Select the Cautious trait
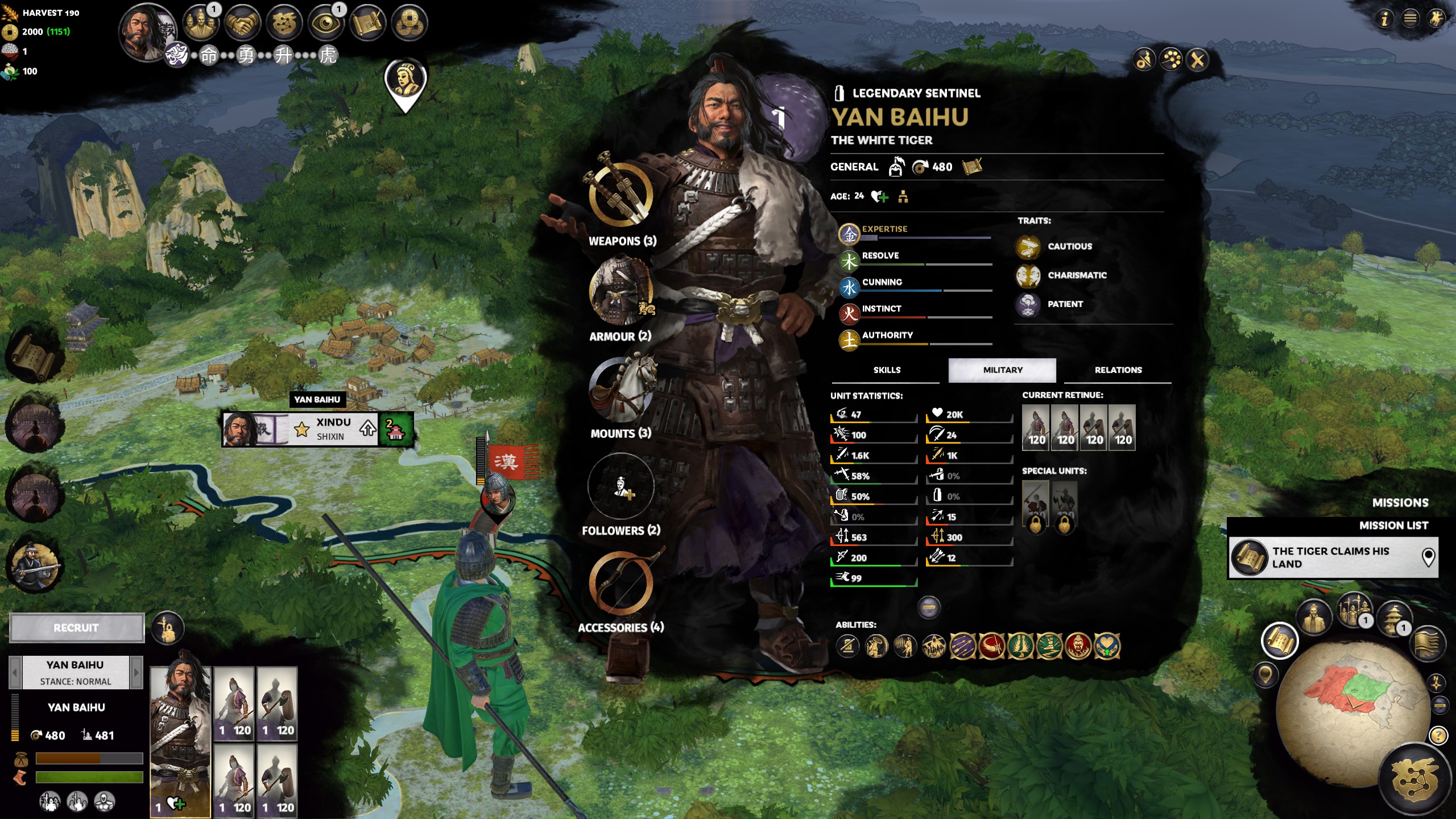1456x819 pixels. 1069,247
